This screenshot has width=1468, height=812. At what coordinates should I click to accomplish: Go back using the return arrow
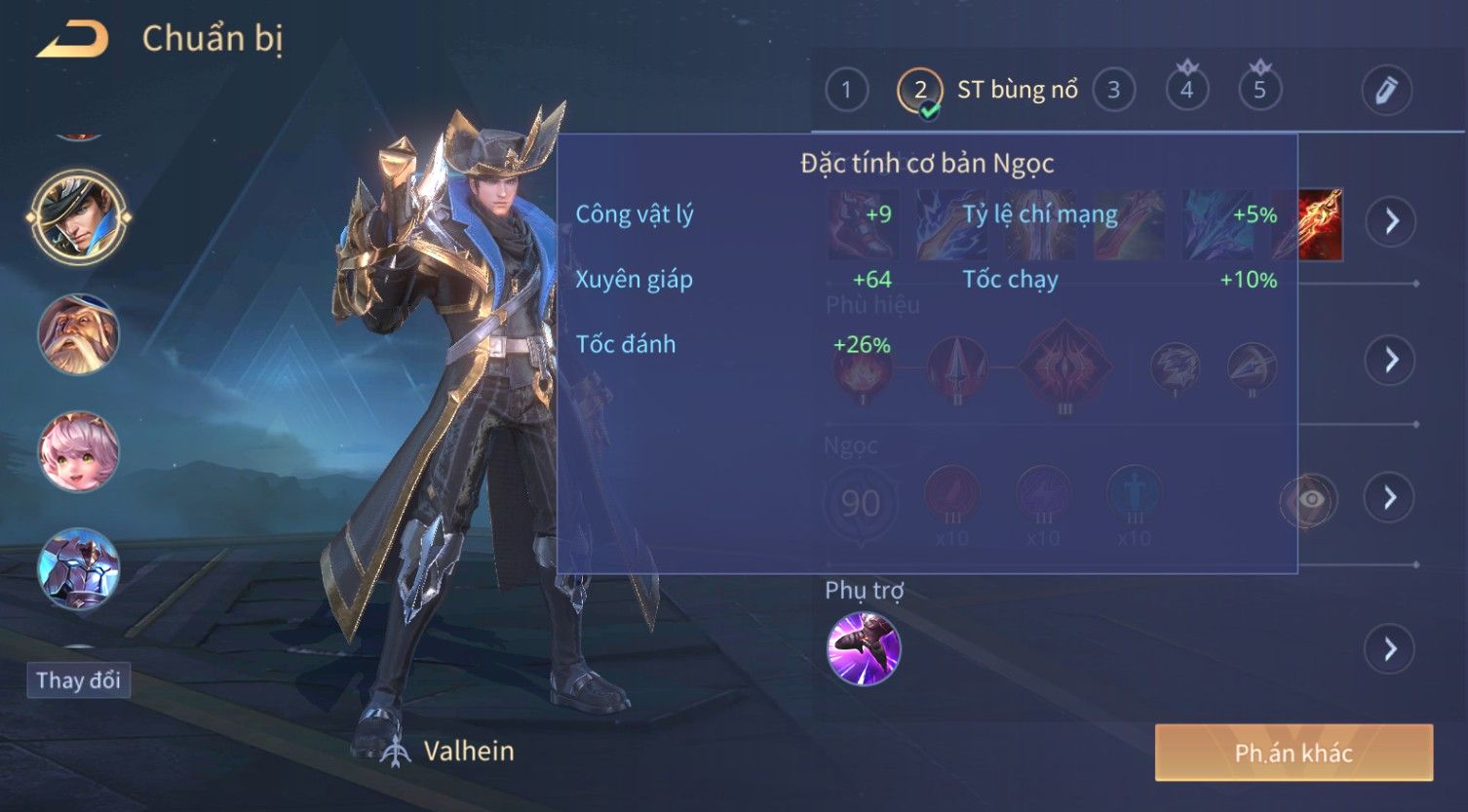(x=73, y=40)
